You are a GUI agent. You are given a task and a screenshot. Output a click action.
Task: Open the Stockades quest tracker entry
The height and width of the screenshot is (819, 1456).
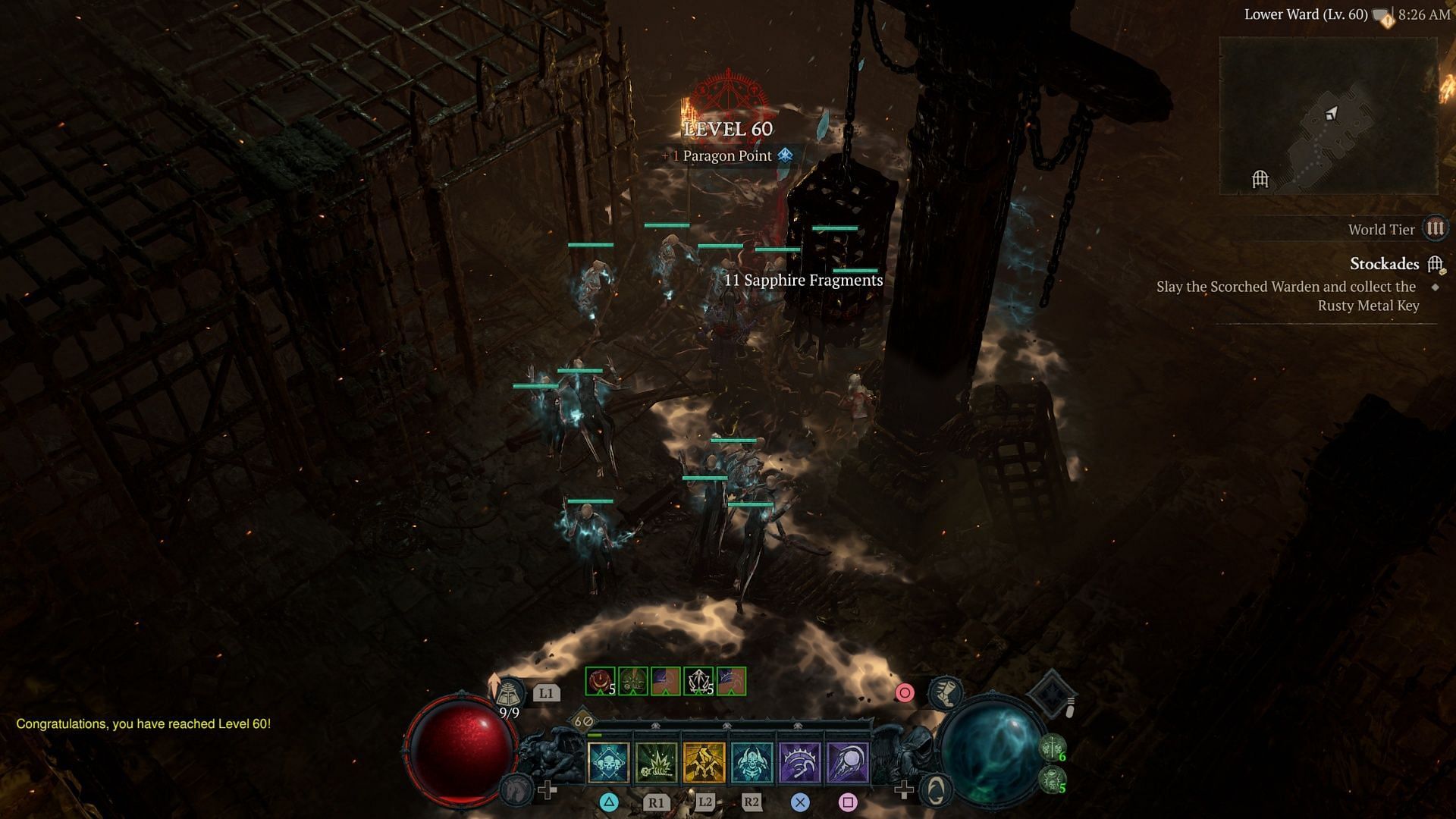tap(1384, 264)
